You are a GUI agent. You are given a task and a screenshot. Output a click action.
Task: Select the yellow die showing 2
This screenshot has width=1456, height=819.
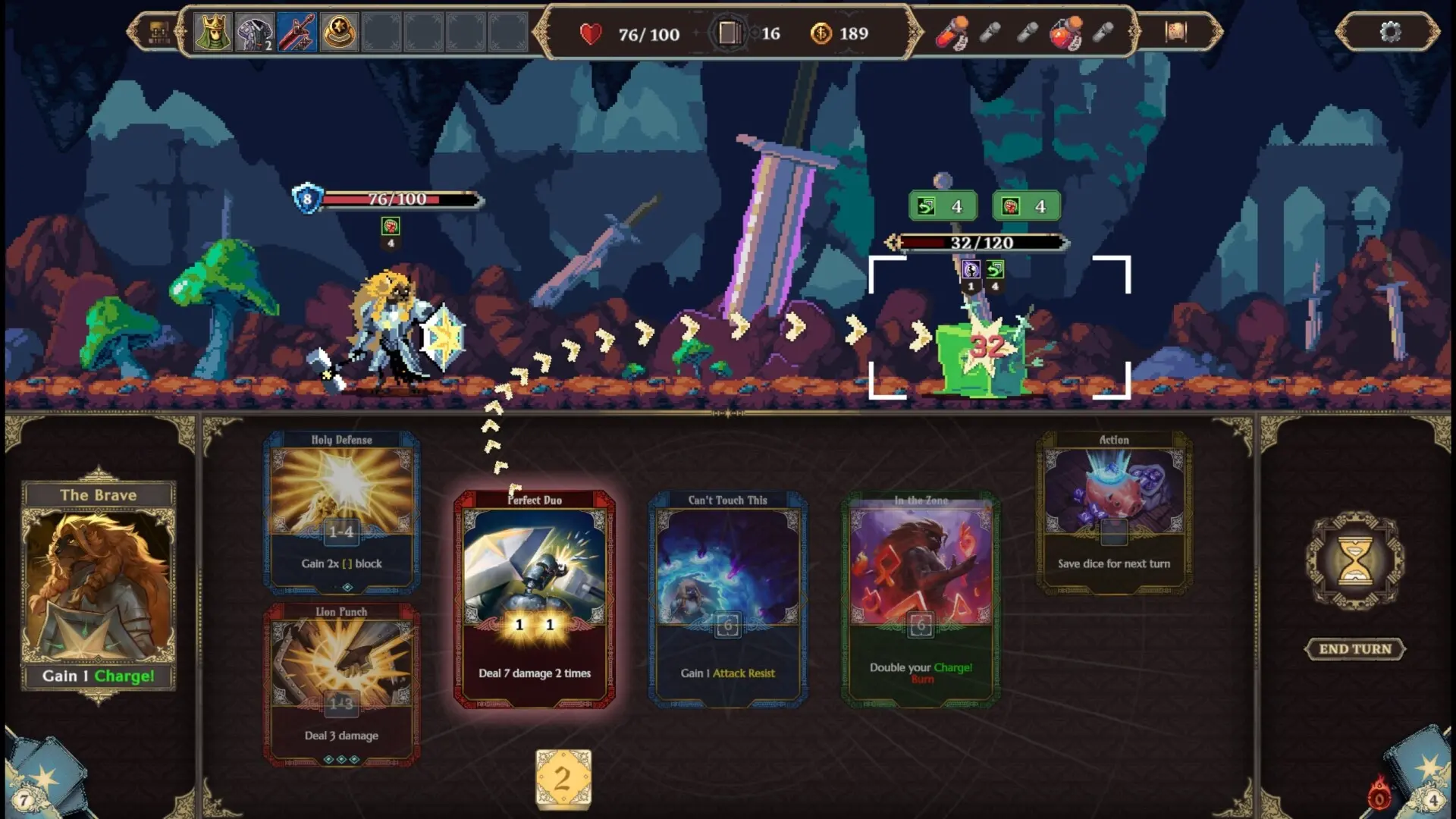[563, 778]
